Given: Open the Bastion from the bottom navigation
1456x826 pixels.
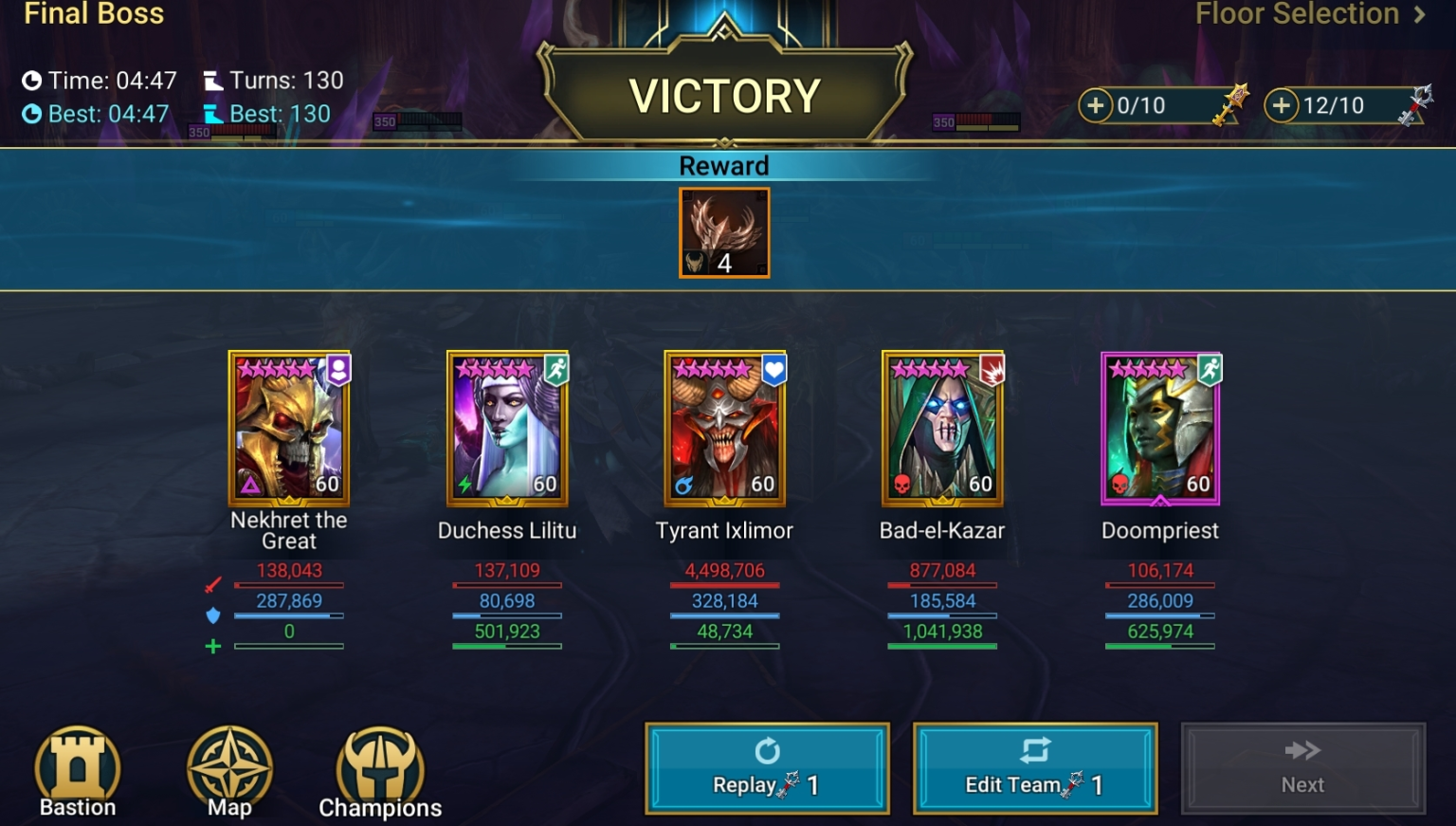Looking at the screenshot, I should pos(77,766).
